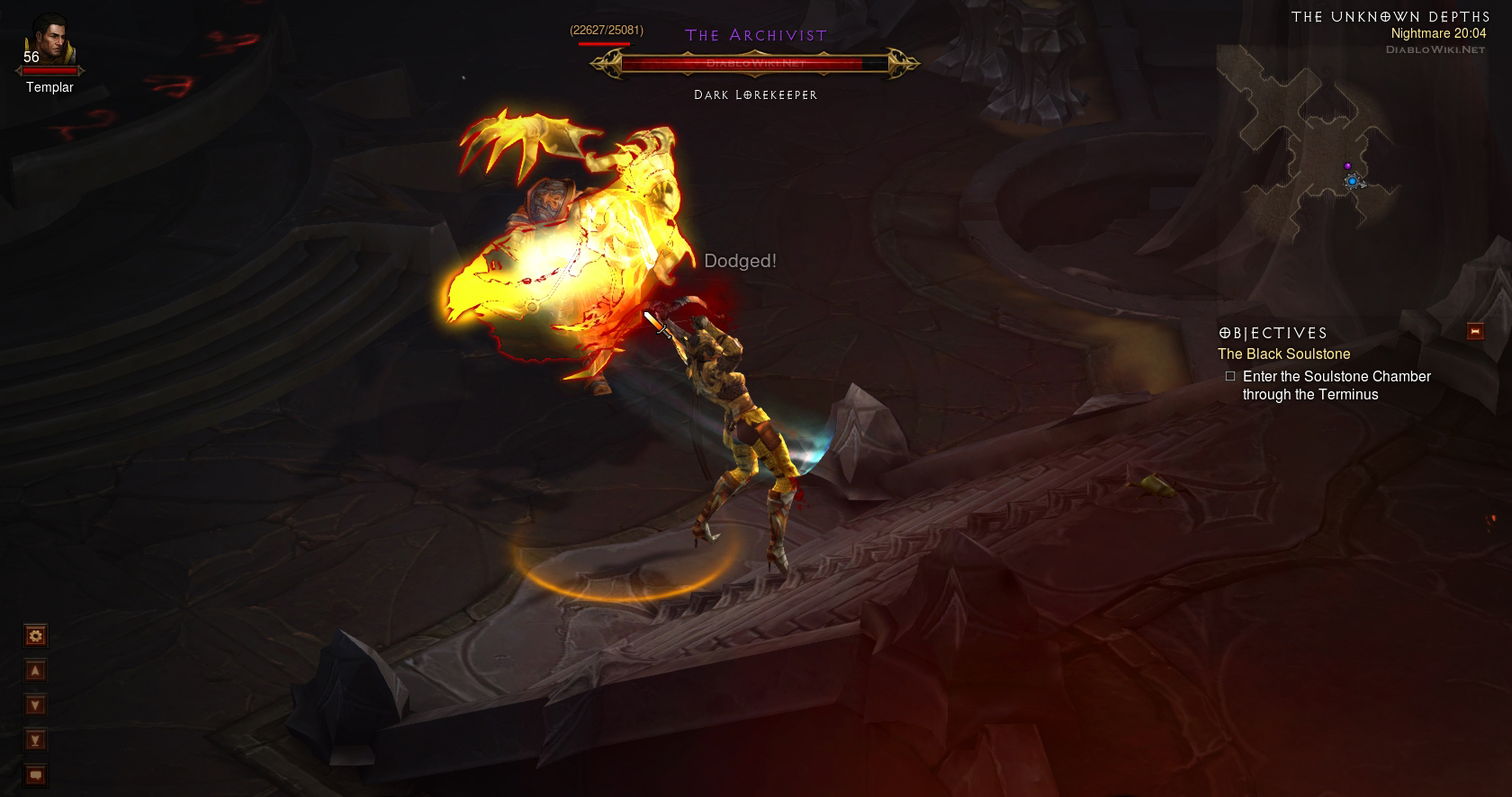Open The Black Soulstone quest entry
1512x797 pixels.
pyautogui.click(x=1283, y=354)
